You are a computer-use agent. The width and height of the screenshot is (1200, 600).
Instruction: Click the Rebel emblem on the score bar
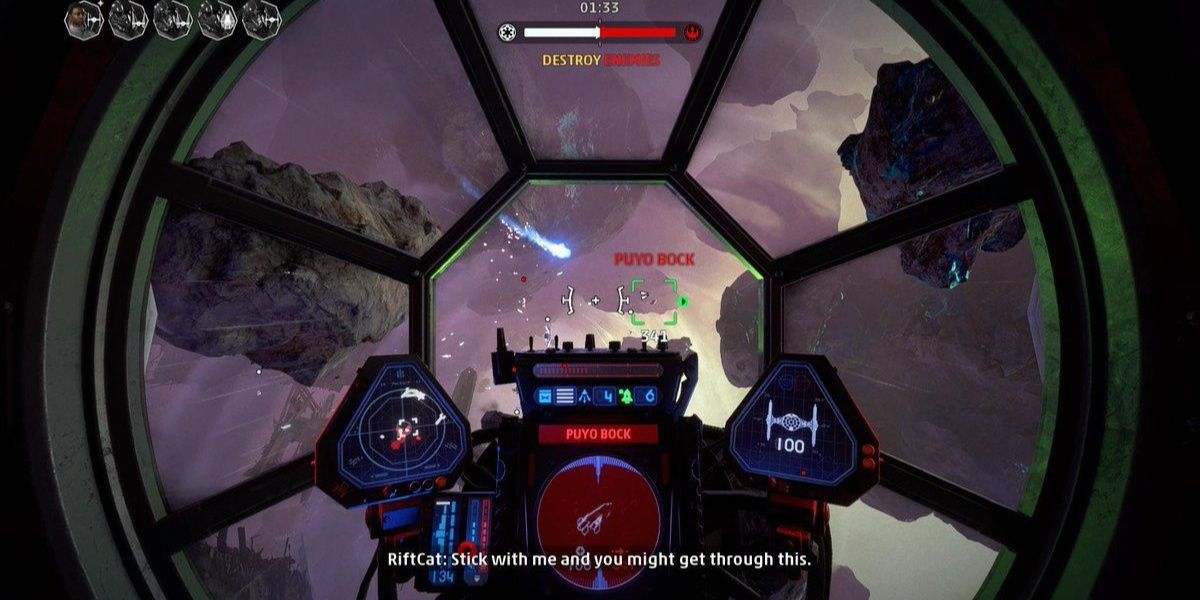691,32
